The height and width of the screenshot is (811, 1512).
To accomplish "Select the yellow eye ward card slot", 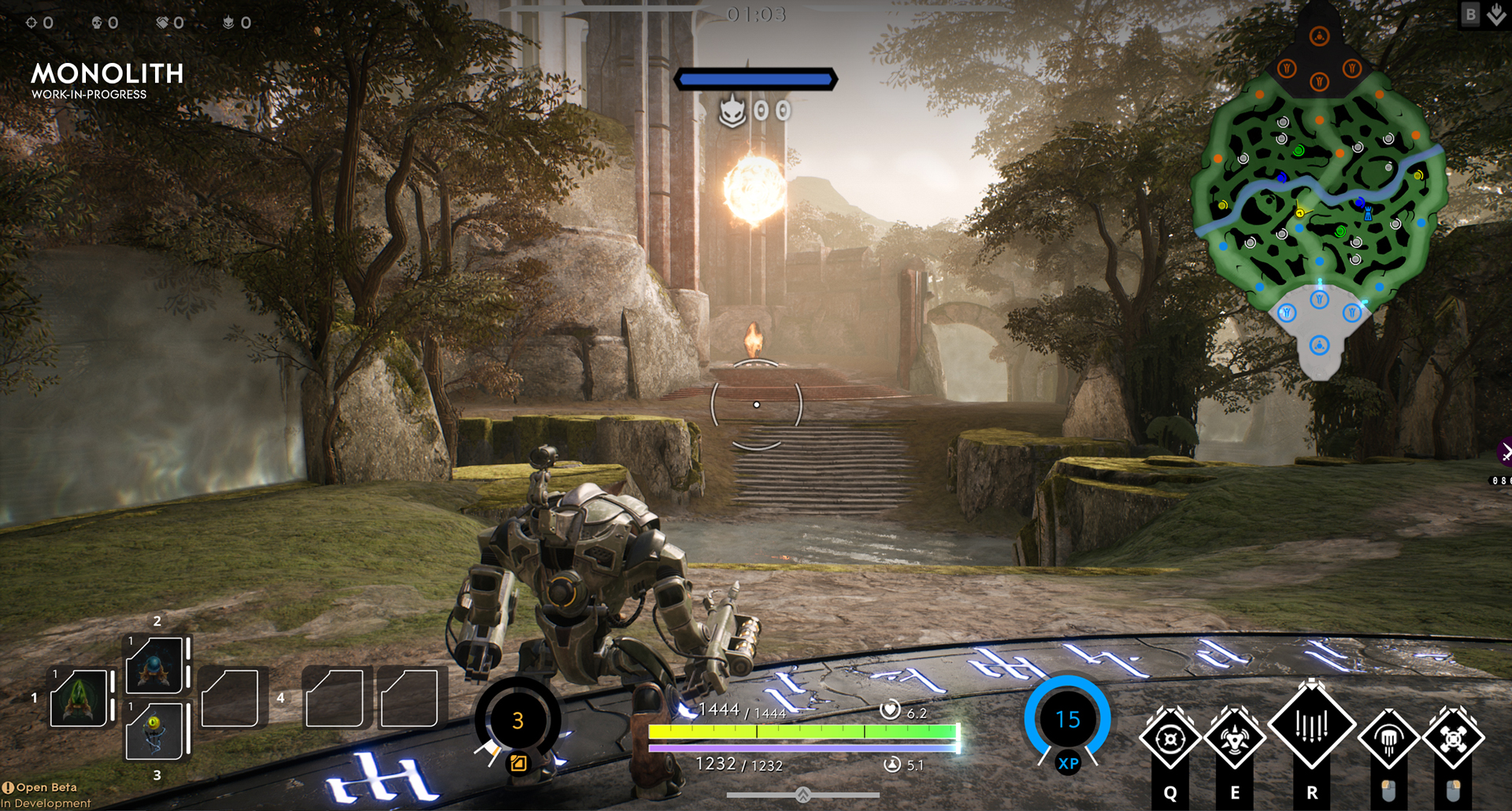I will tap(155, 731).
